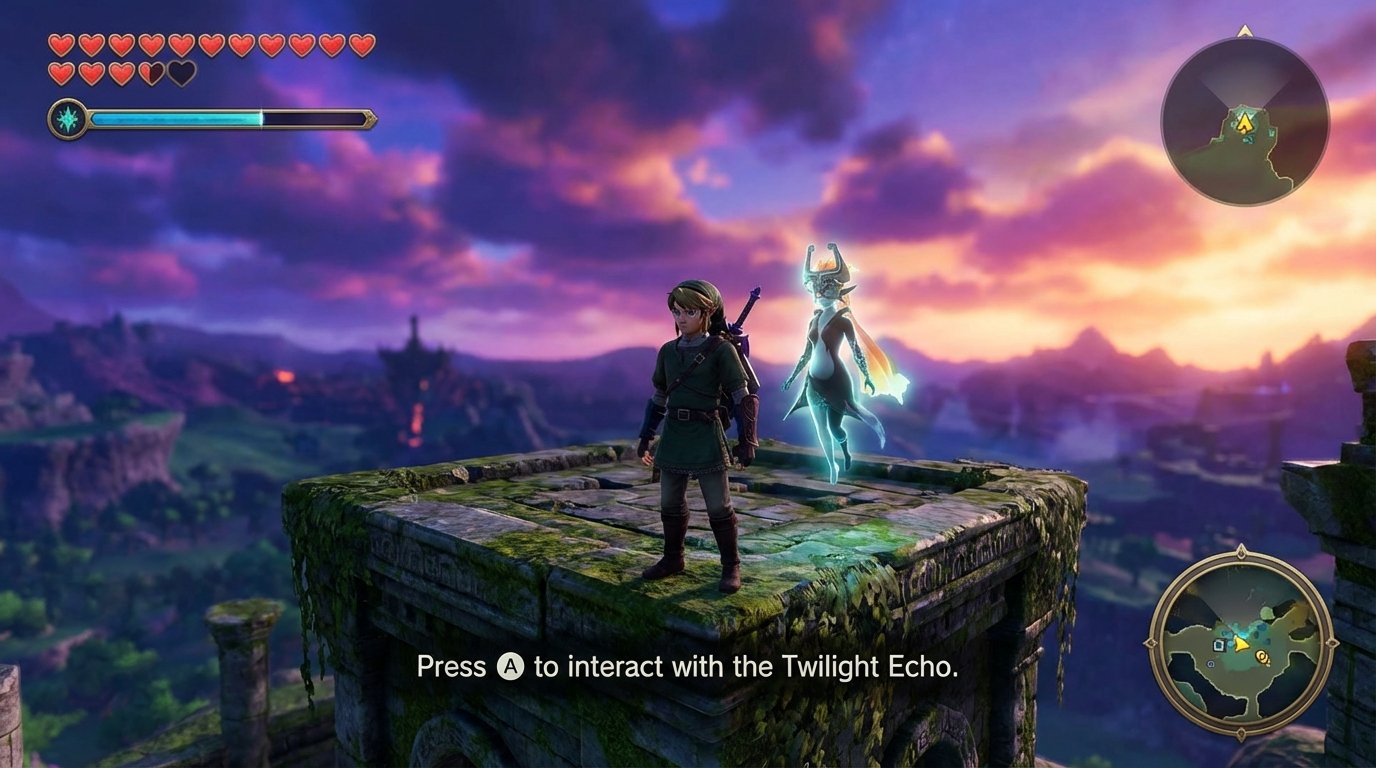Click the half-filled heart container
The height and width of the screenshot is (768, 1376).
pyautogui.click(x=151, y=72)
